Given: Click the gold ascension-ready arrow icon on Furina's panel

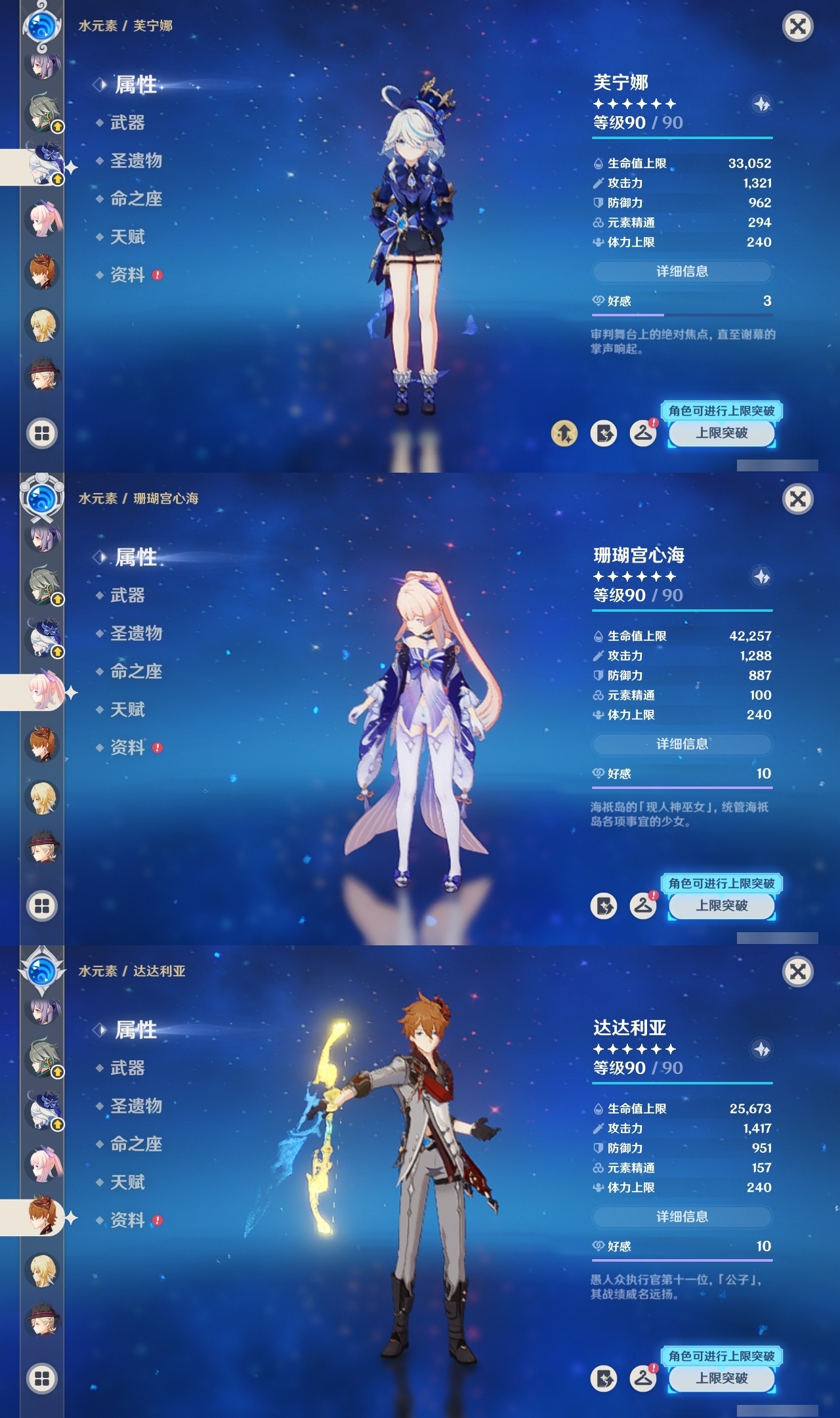Looking at the screenshot, I should point(564,433).
